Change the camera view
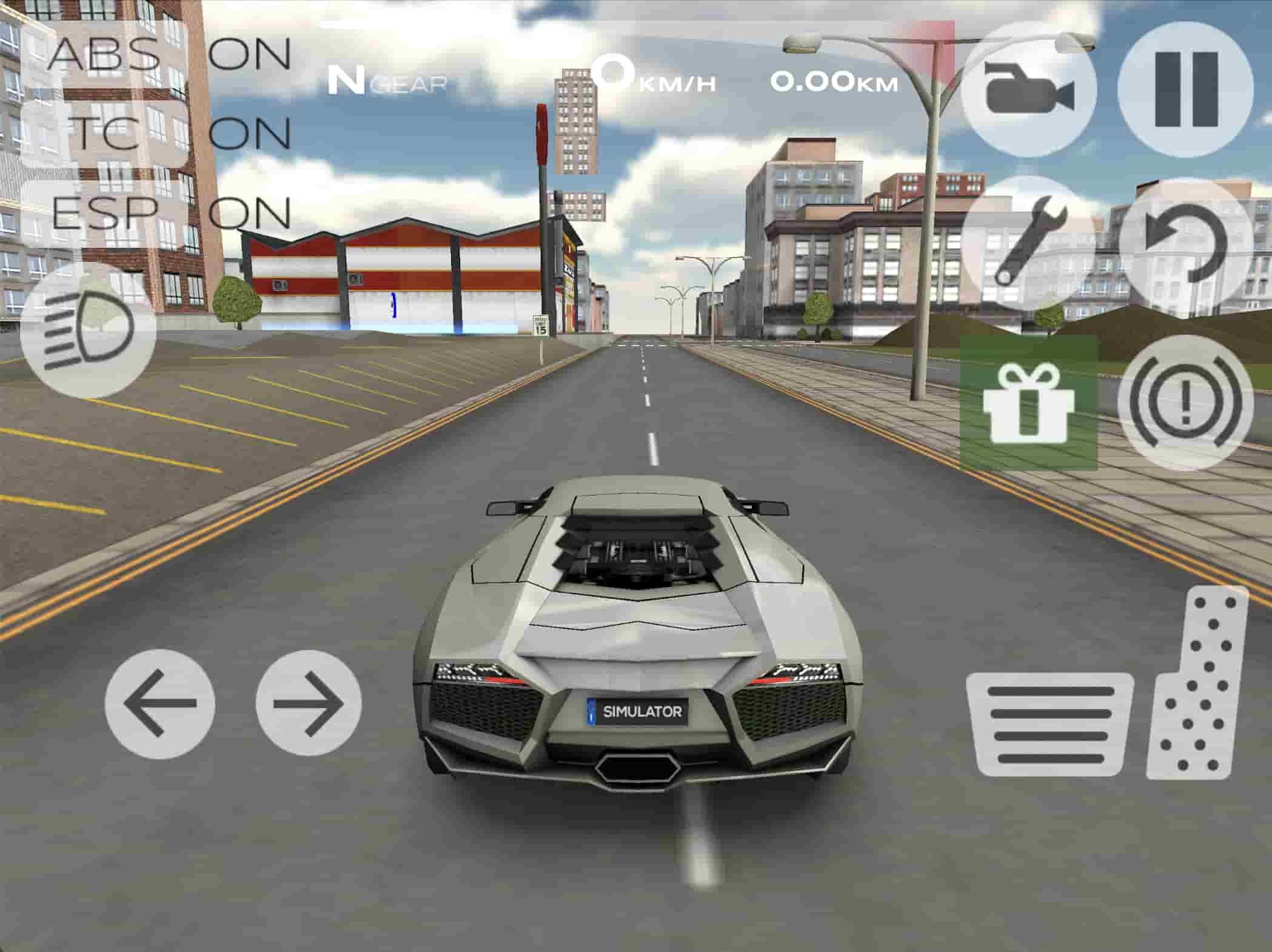This screenshot has width=1272, height=952. click(x=1029, y=89)
